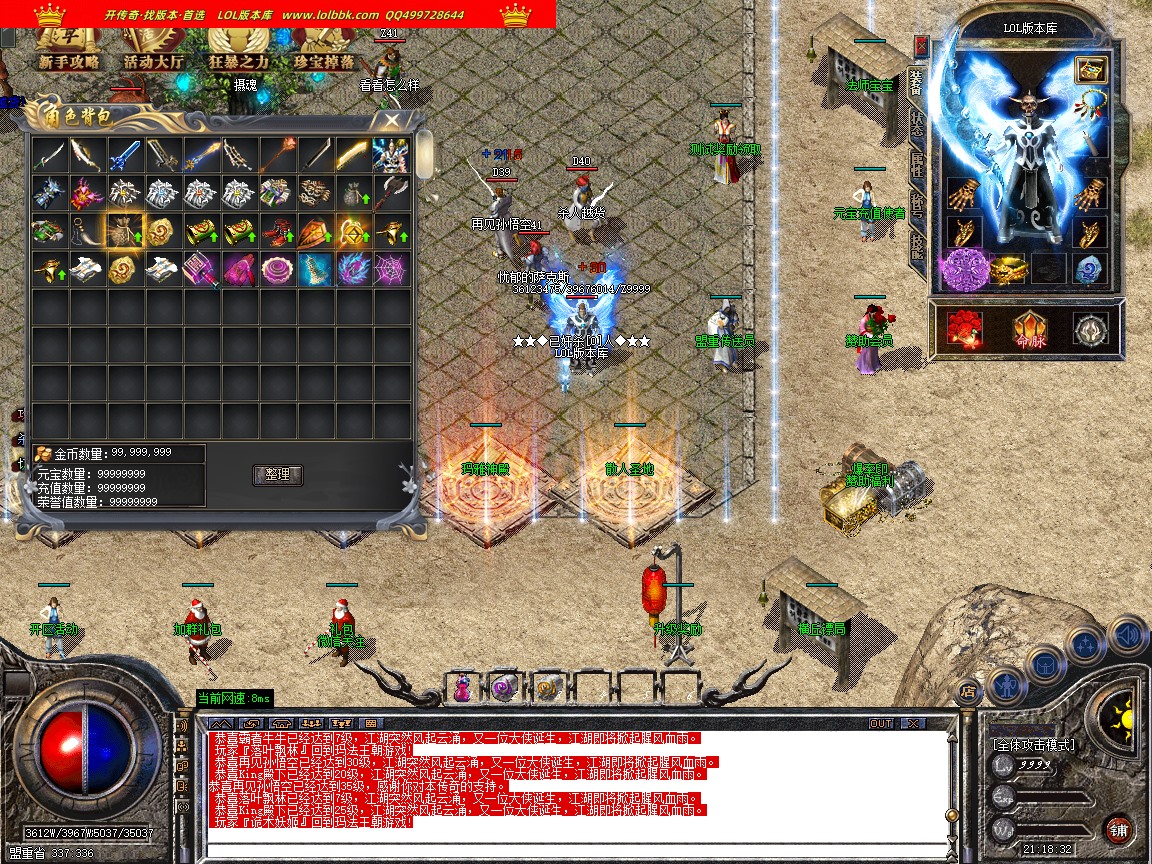Select the highlighted sack item in bag
This screenshot has width=1152, height=864.
125,230
